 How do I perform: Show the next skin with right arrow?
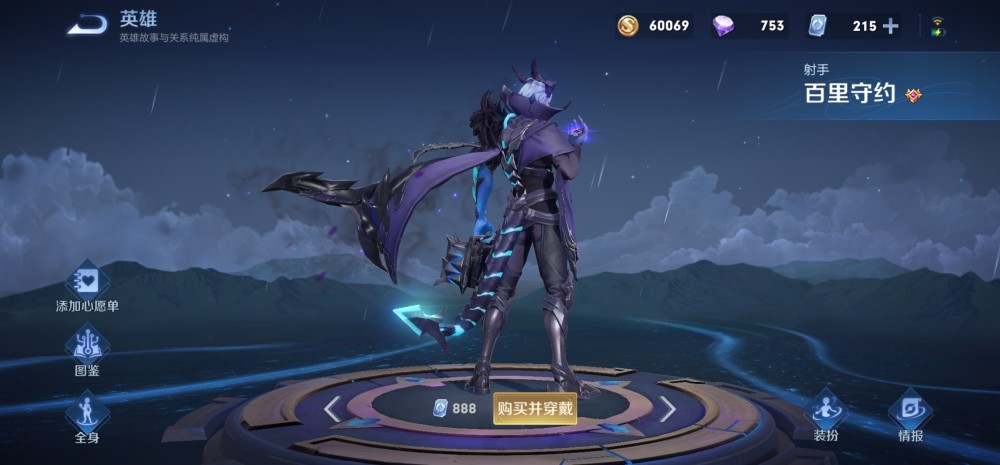[x=667, y=407]
